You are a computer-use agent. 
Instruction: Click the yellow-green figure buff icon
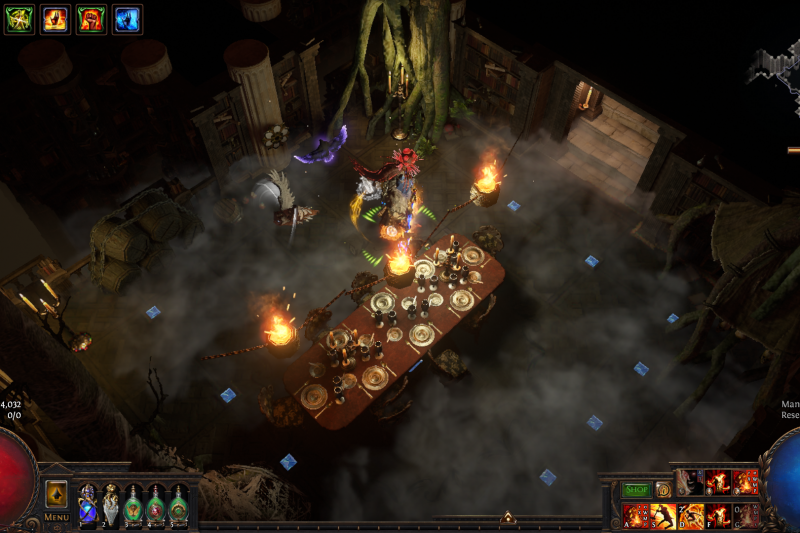point(19,19)
